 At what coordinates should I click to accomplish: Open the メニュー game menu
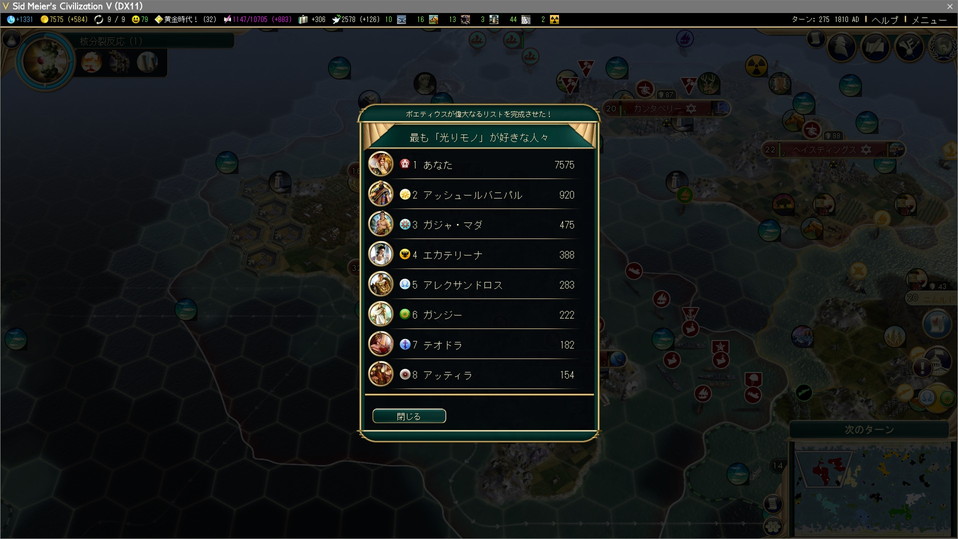928,20
